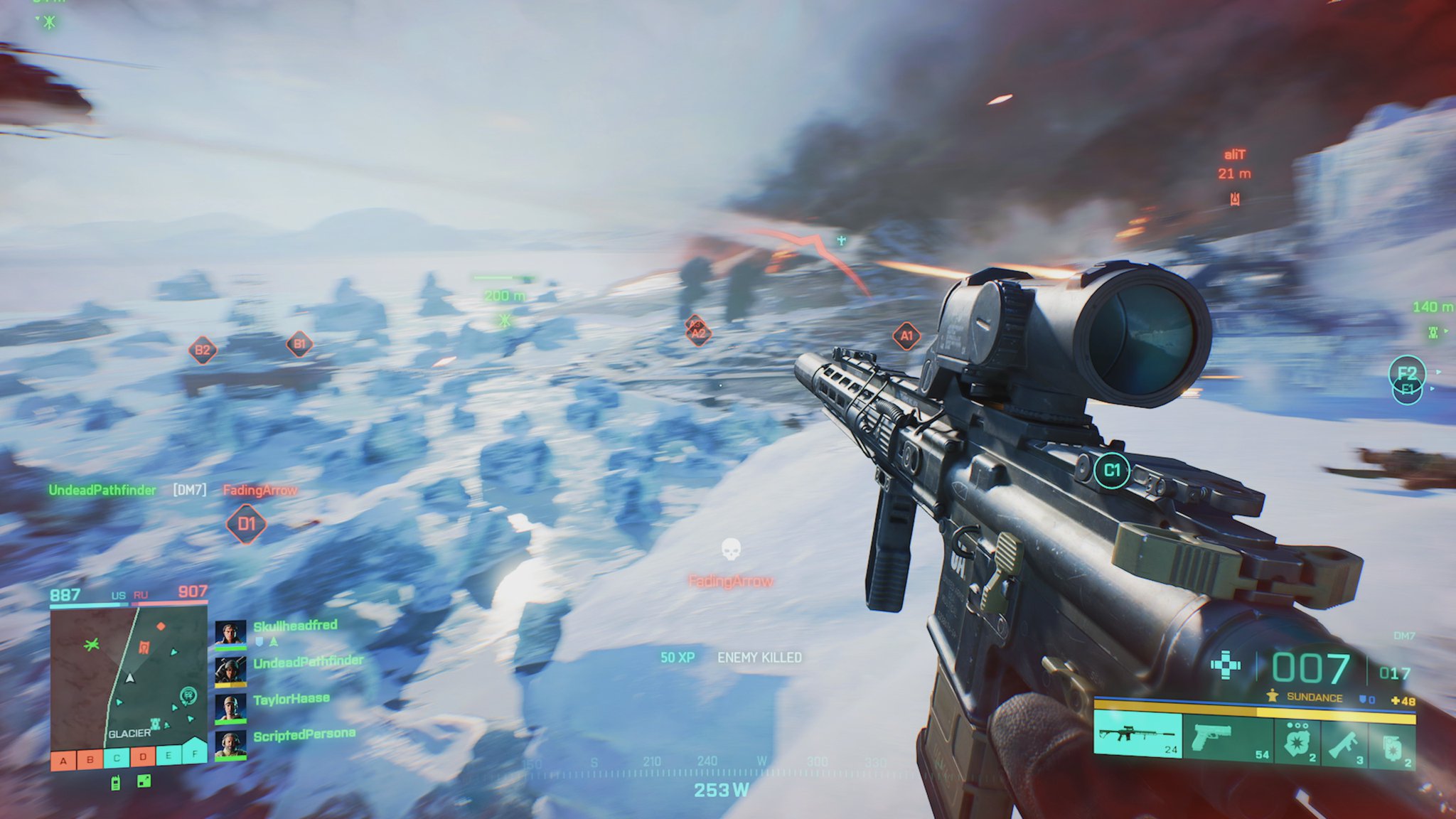
Task: Click the walkie-talkie icon below the minimap
Action: point(116,783)
